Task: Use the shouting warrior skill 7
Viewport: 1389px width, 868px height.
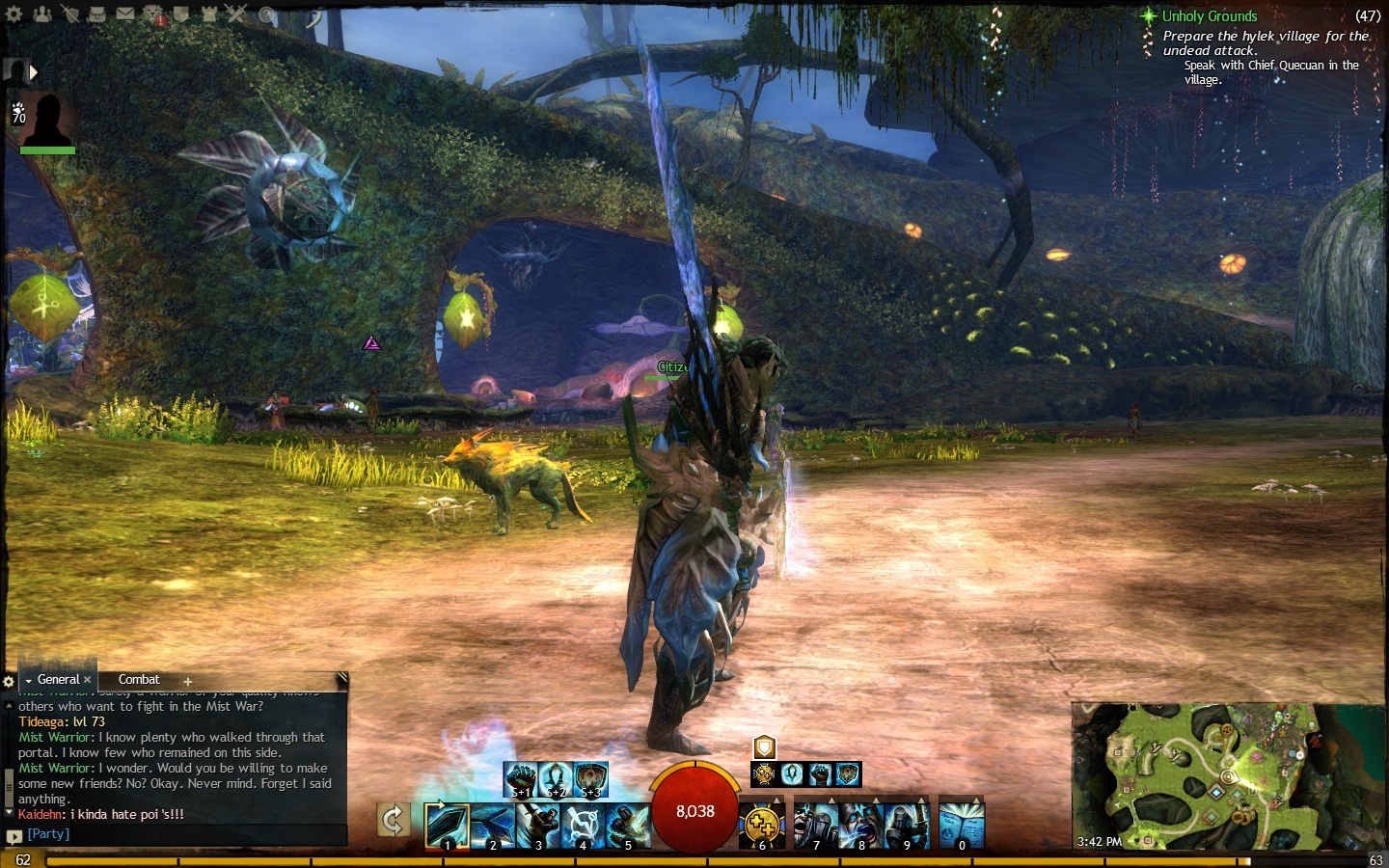Action: tap(816, 826)
